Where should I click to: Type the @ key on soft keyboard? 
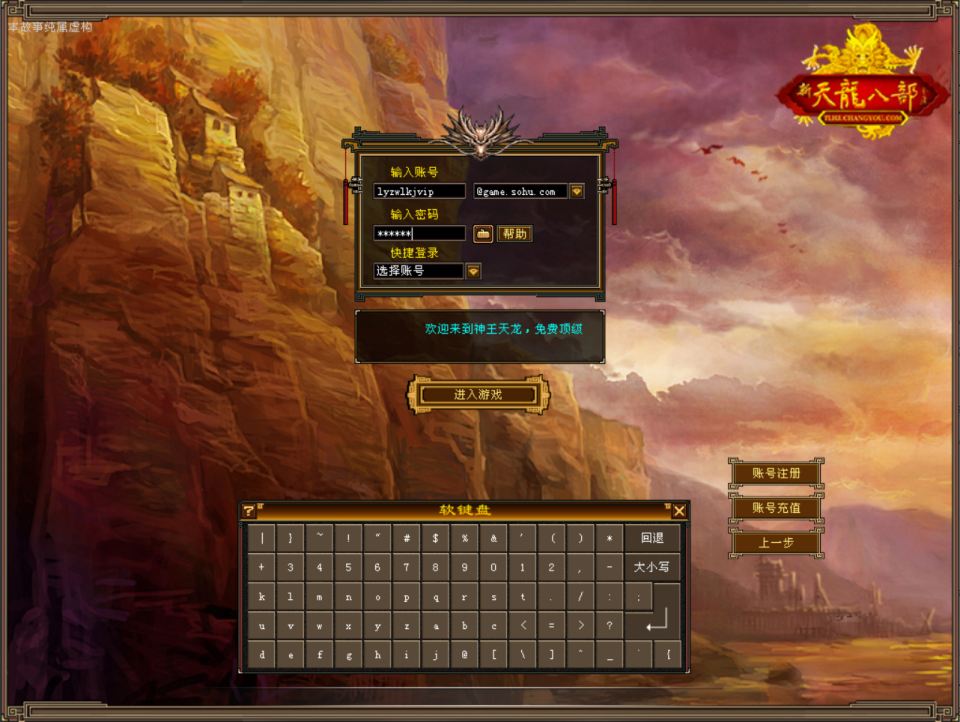coord(465,655)
